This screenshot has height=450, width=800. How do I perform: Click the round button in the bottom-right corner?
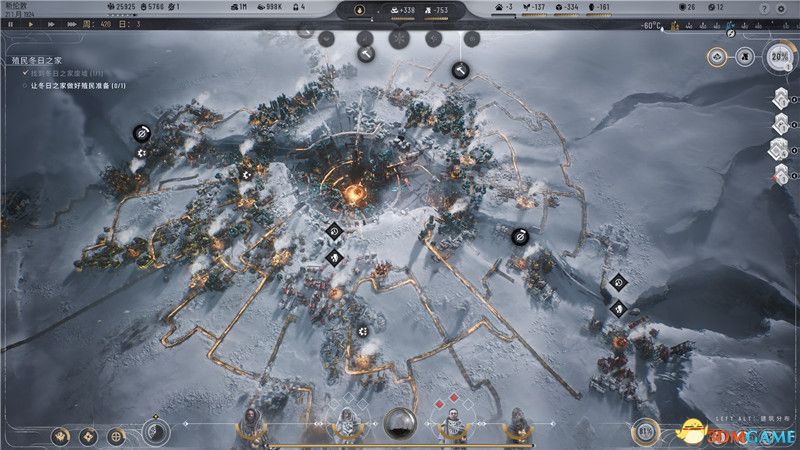click(x=645, y=432)
